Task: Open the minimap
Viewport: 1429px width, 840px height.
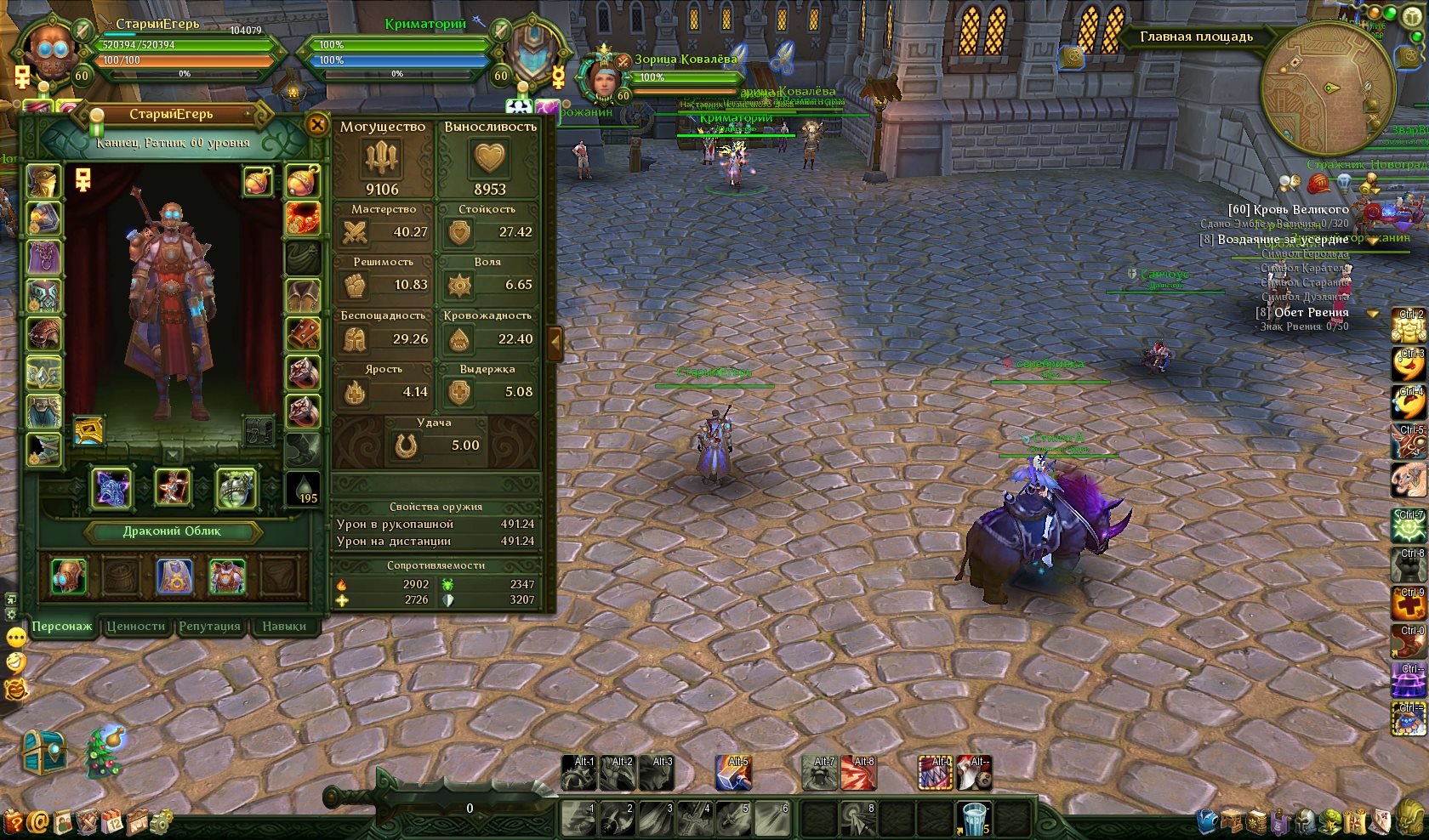Action: click(1327, 88)
